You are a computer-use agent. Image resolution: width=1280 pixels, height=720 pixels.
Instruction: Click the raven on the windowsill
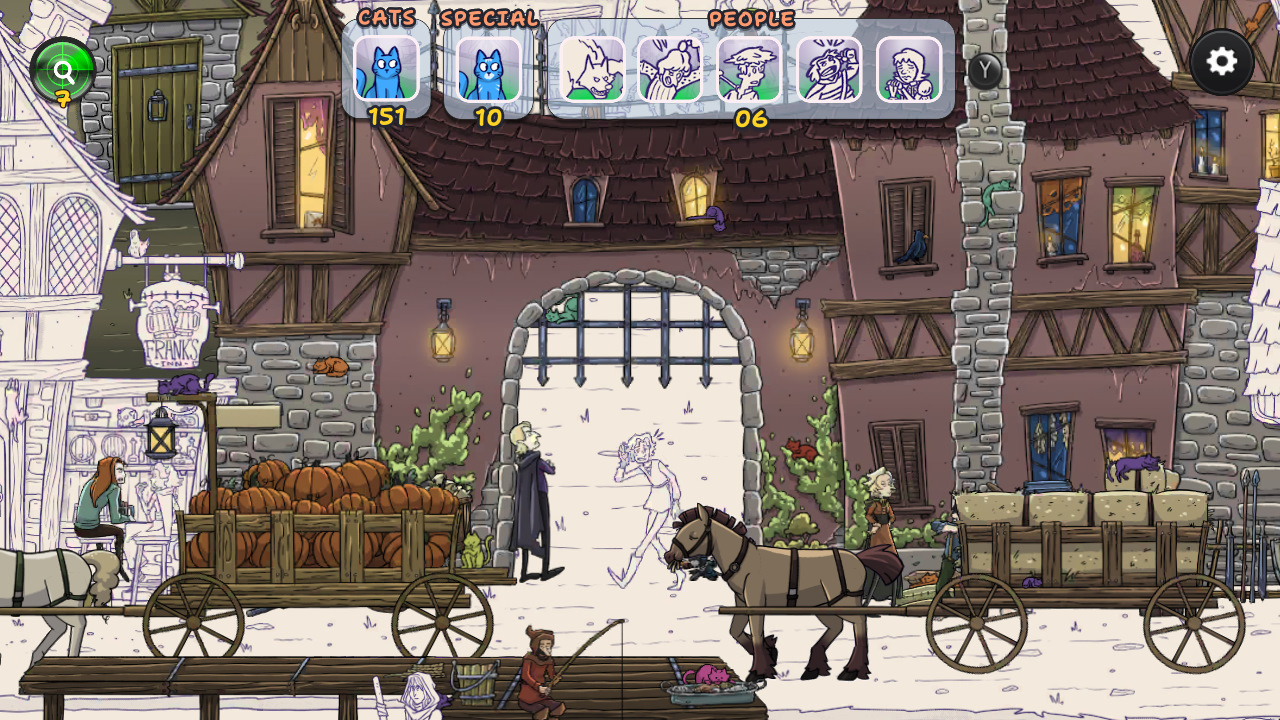tap(911, 251)
